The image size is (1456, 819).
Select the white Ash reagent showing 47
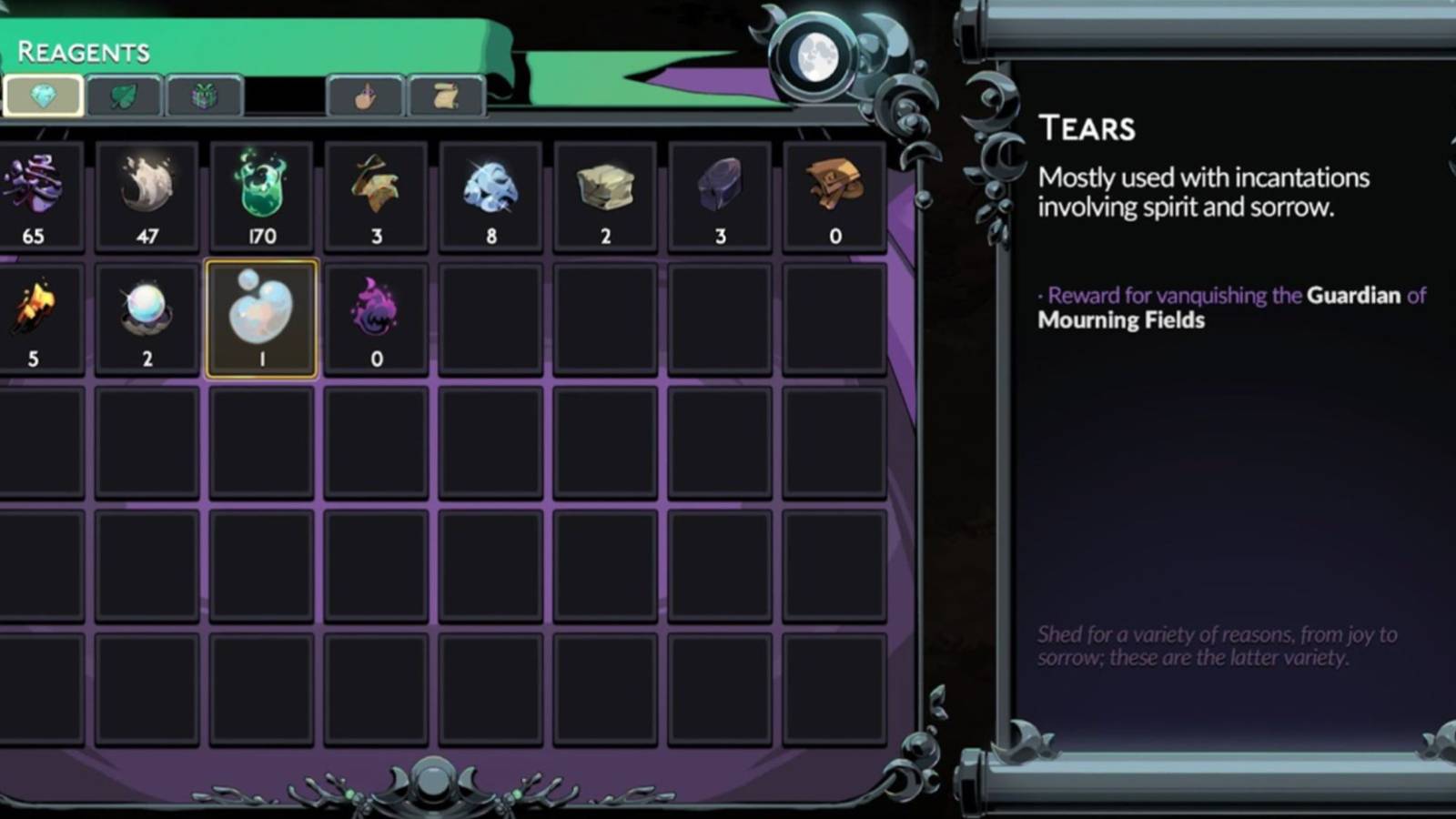tap(147, 191)
